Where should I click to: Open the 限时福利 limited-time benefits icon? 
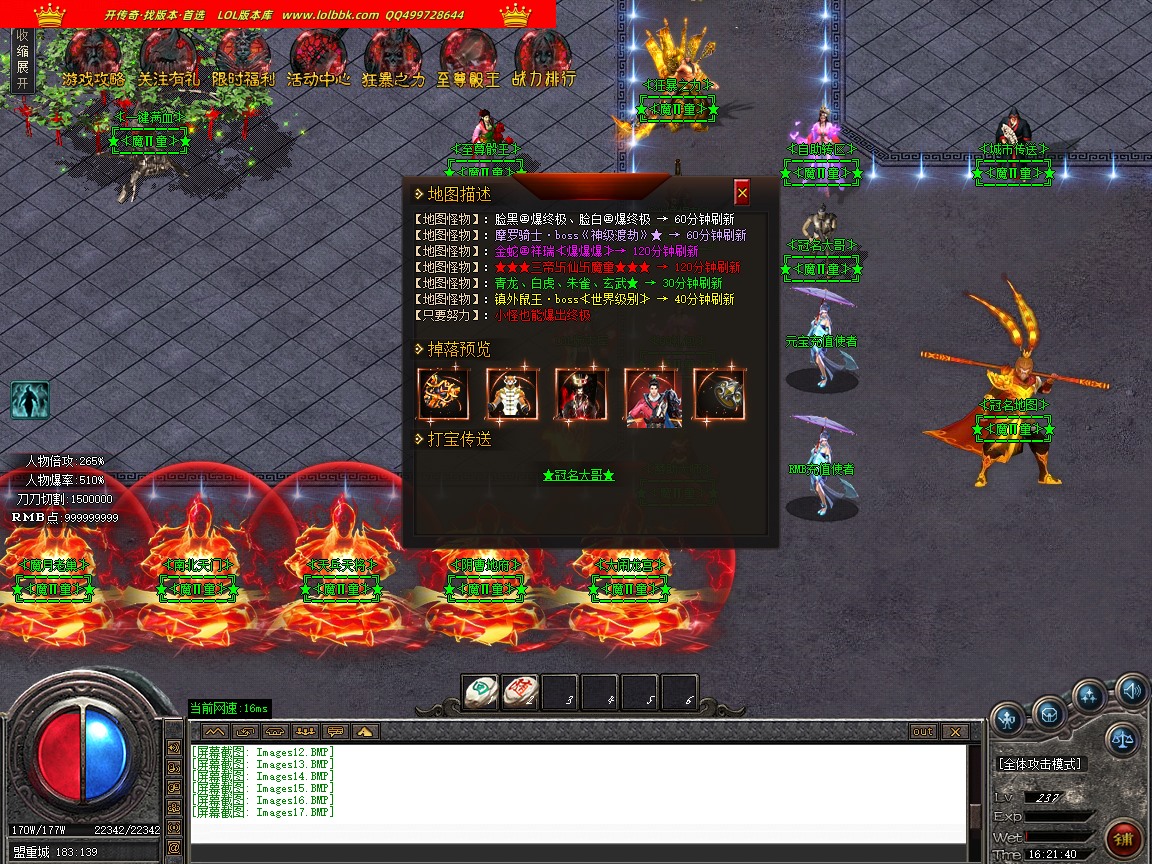(x=243, y=58)
